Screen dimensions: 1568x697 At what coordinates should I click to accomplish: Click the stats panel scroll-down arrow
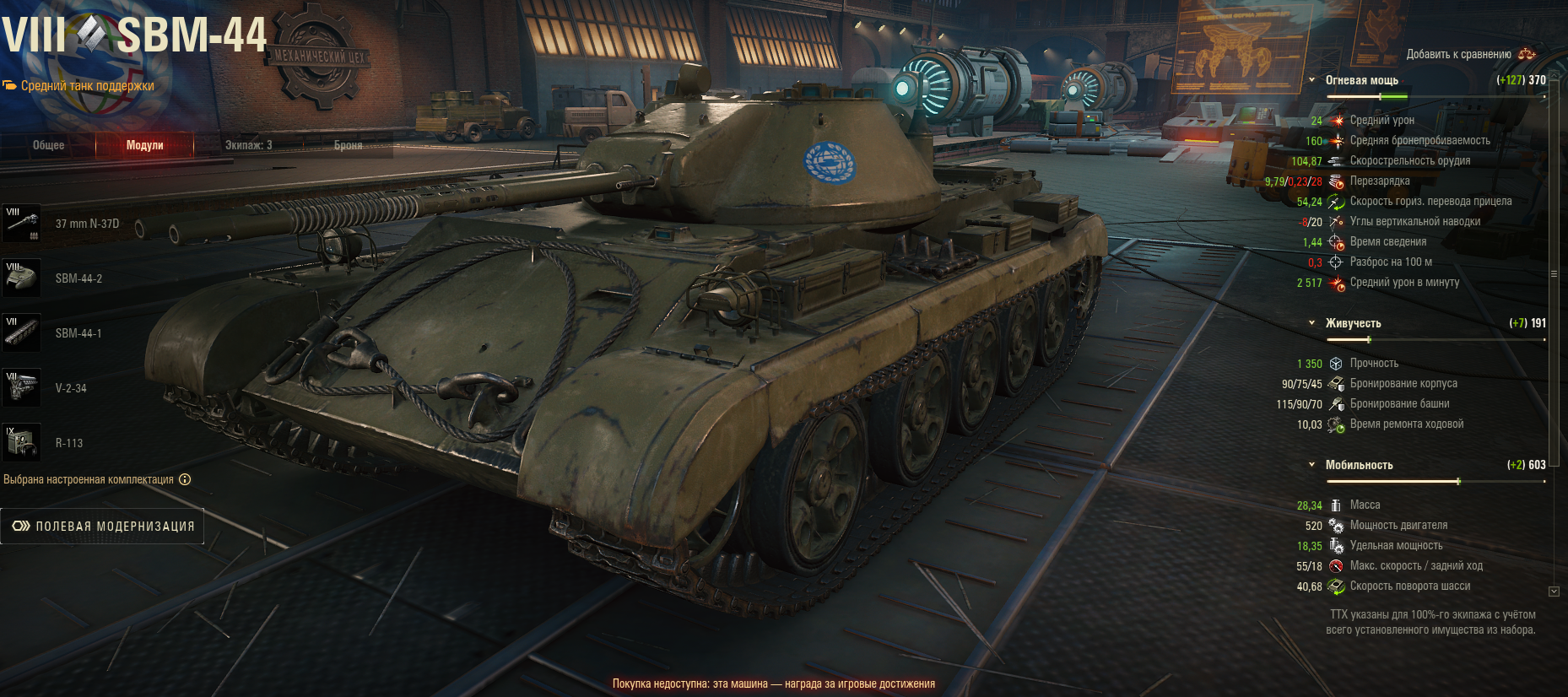coord(1554,592)
